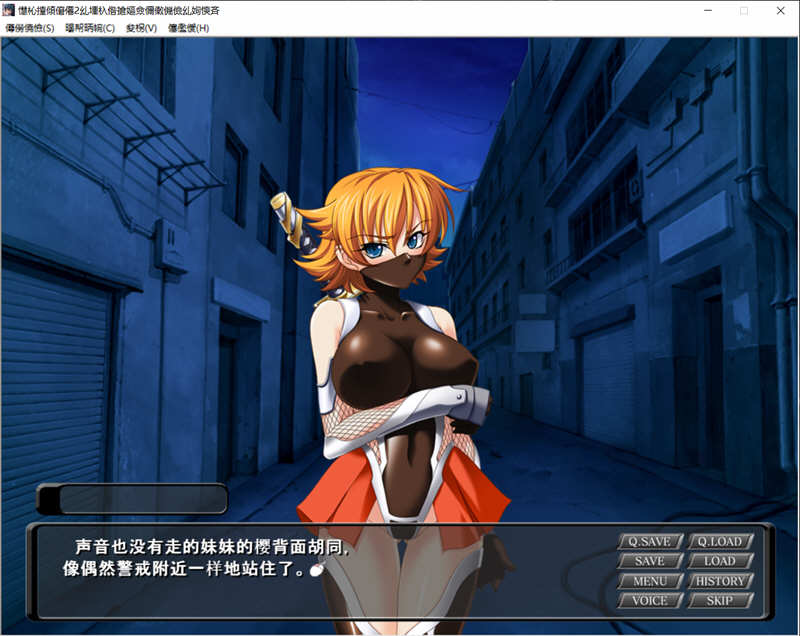
Task: Quick save with the Q.SAVE button
Action: click(650, 542)
